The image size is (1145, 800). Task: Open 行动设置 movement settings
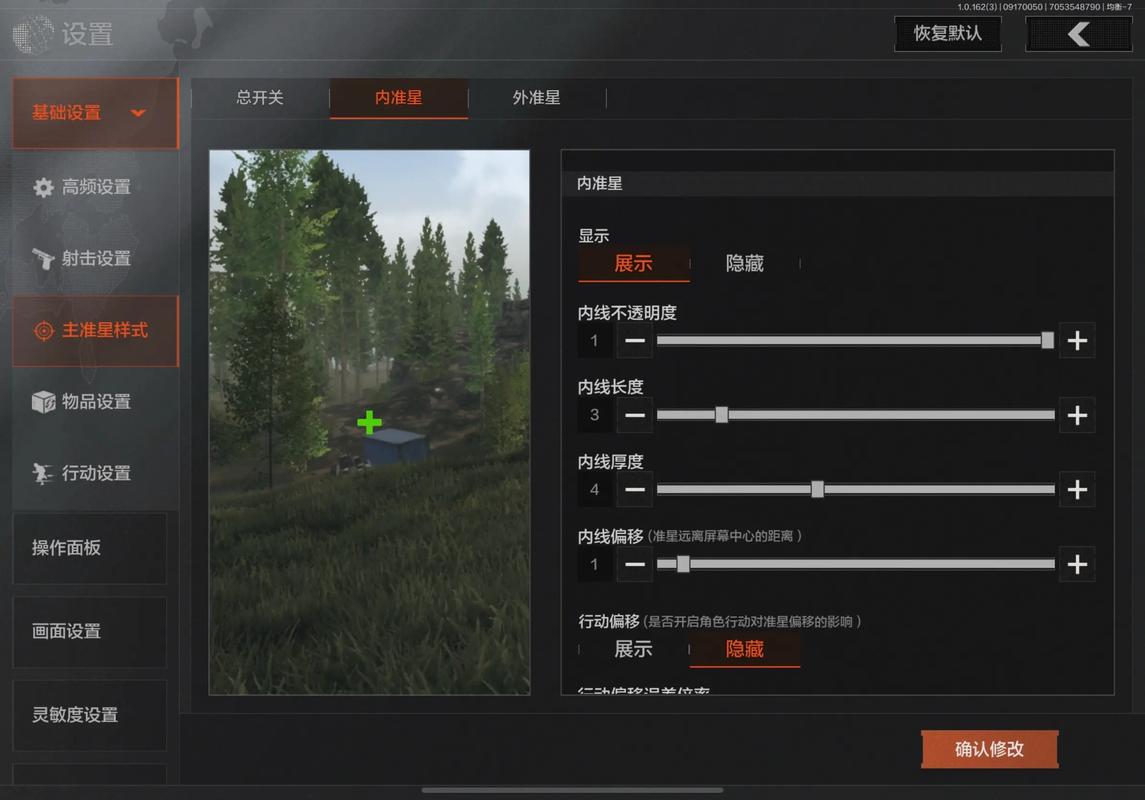coord(95,473)
